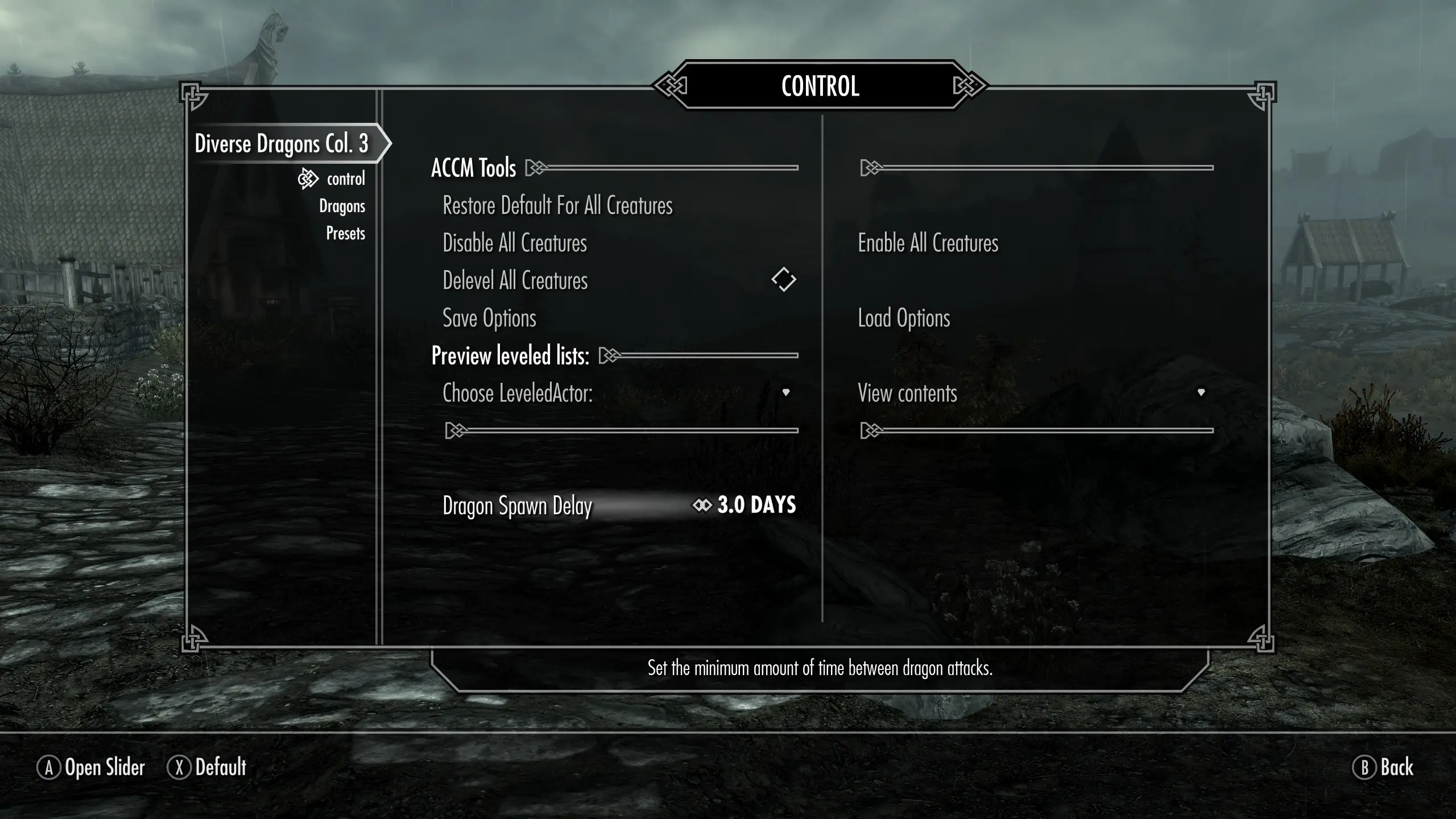Adjust the Dragon Spawn Delay slider option
This screenshot has height=819, width=1456.
[619, 505]
